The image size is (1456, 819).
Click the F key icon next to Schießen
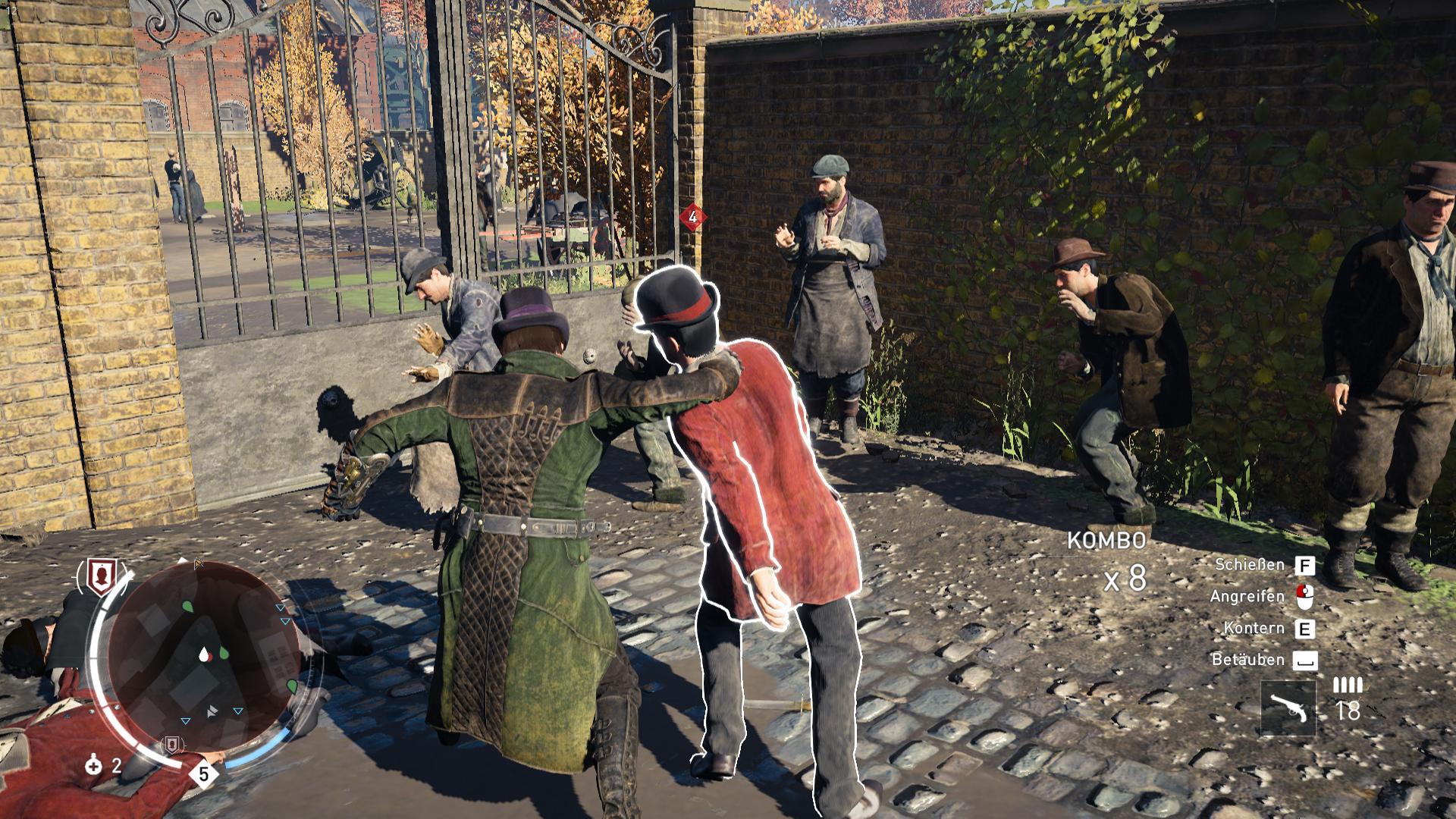(x=1305, y=566)
